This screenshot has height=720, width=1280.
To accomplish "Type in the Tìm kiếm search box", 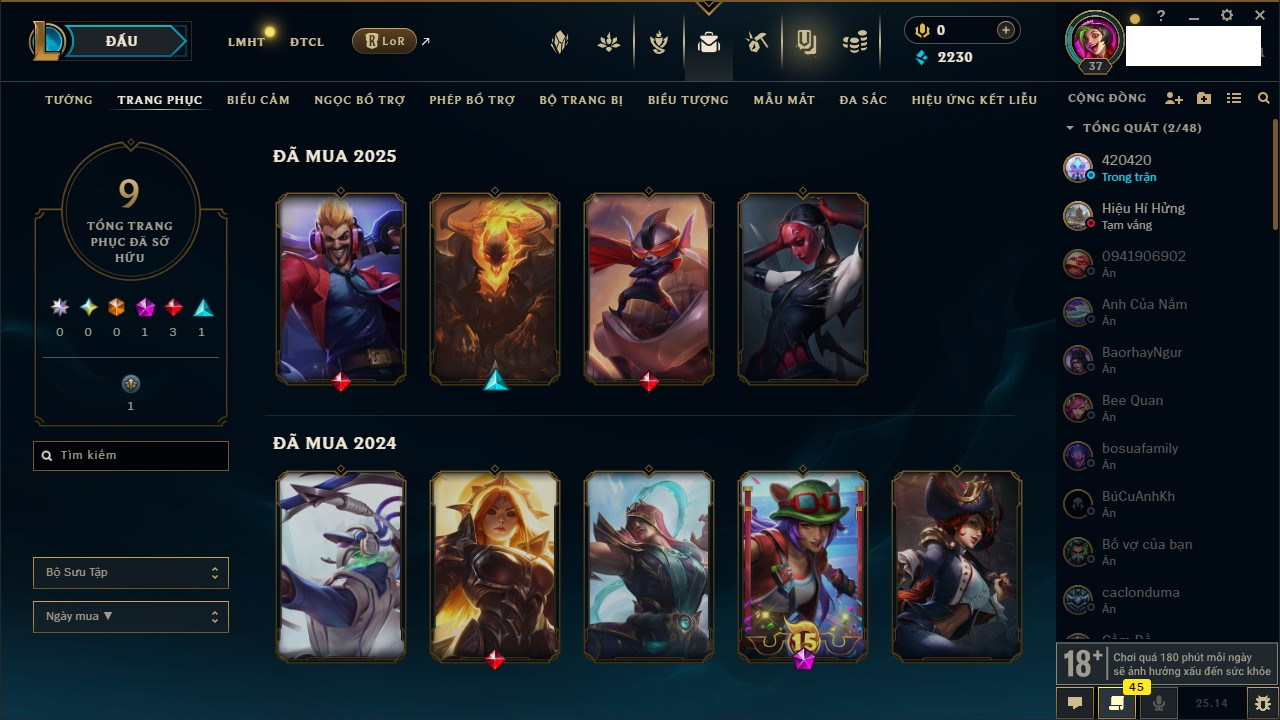I will [140, 456].
